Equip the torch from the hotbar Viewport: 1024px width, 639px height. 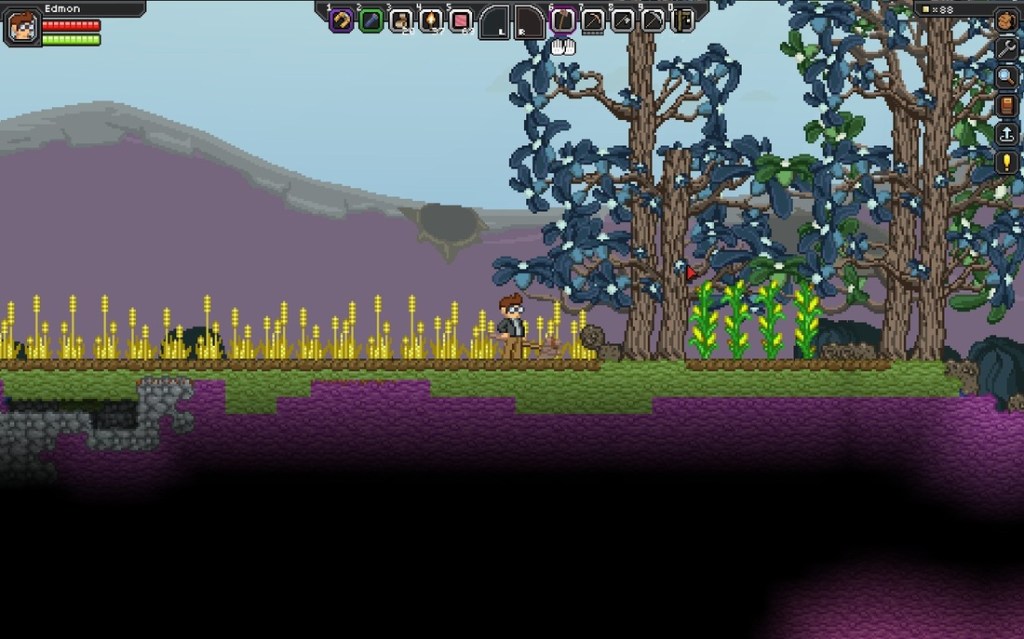431,20
